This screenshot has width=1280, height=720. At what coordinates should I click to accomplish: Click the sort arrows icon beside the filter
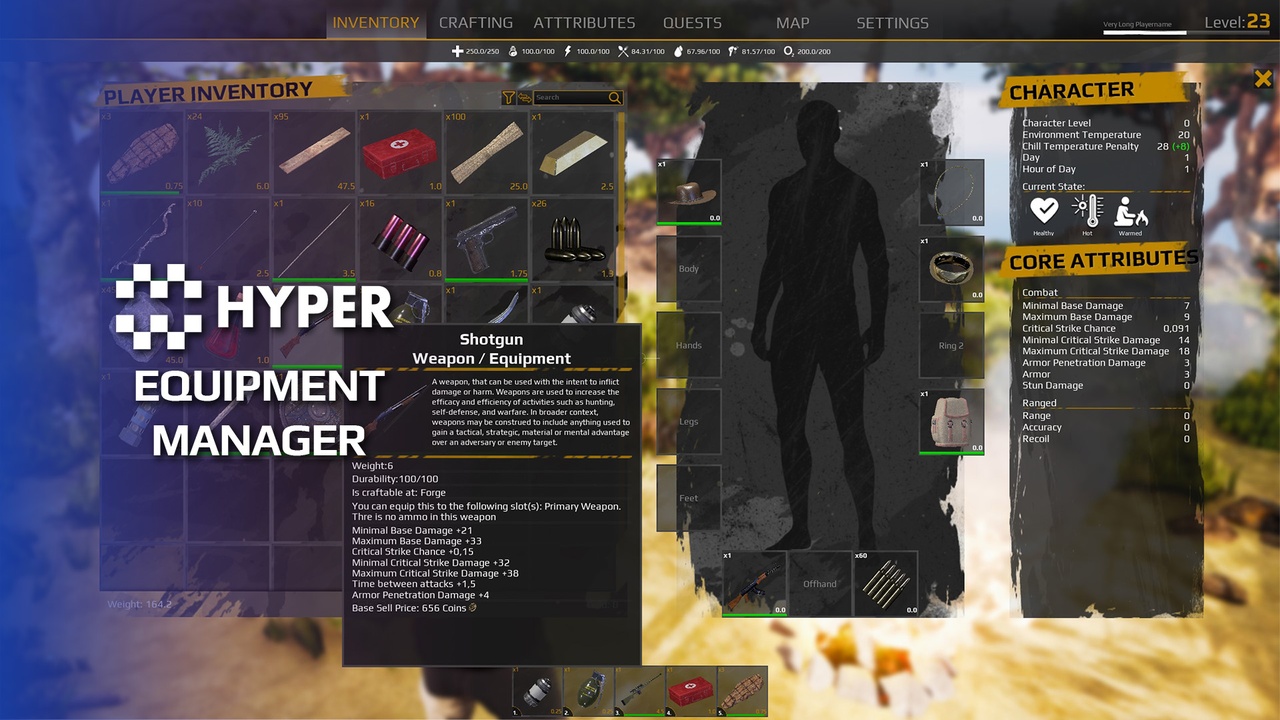[x=525, y=97]
